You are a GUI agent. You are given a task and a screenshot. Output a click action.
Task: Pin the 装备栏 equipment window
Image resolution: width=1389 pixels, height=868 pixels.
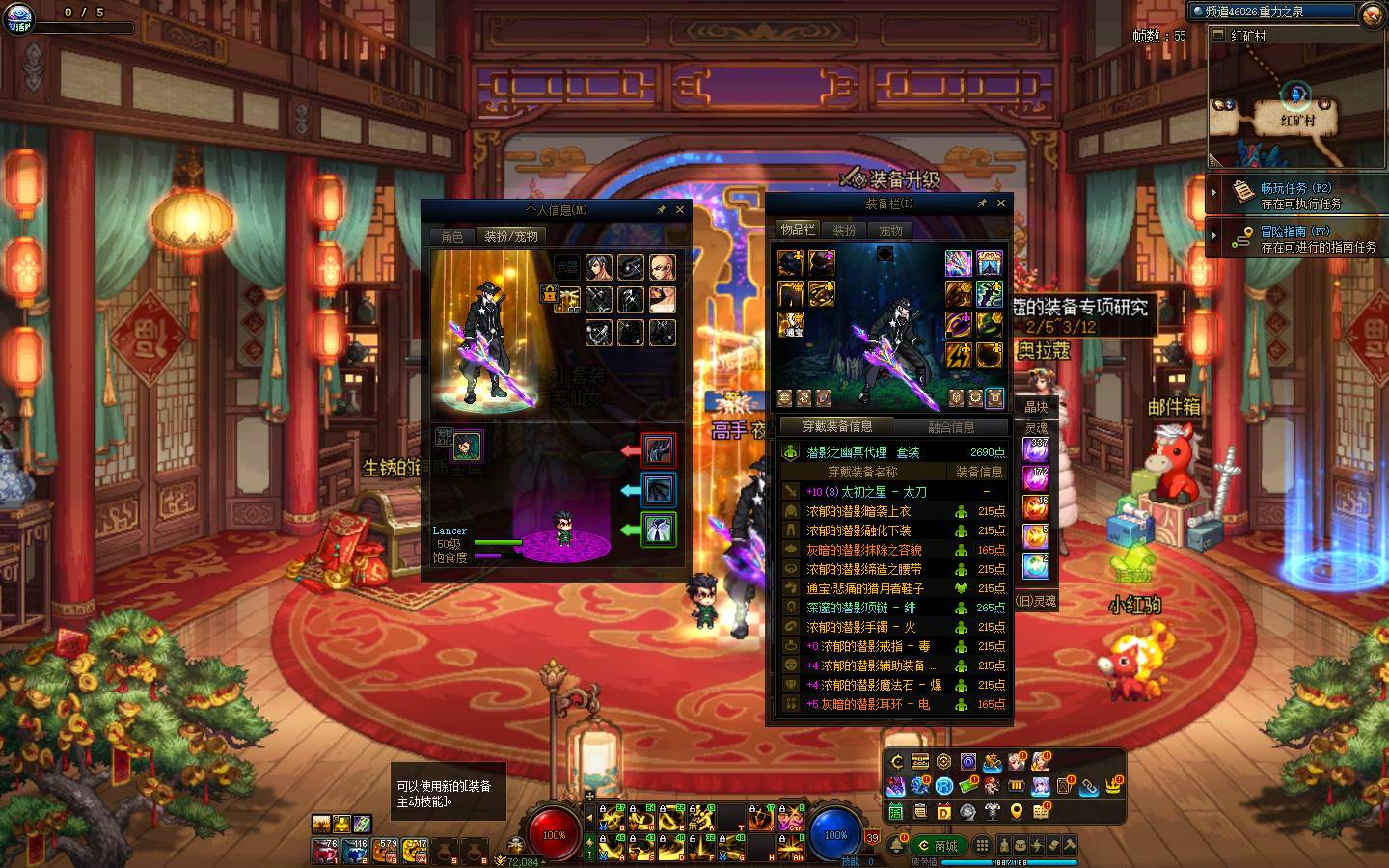point(982,203)
